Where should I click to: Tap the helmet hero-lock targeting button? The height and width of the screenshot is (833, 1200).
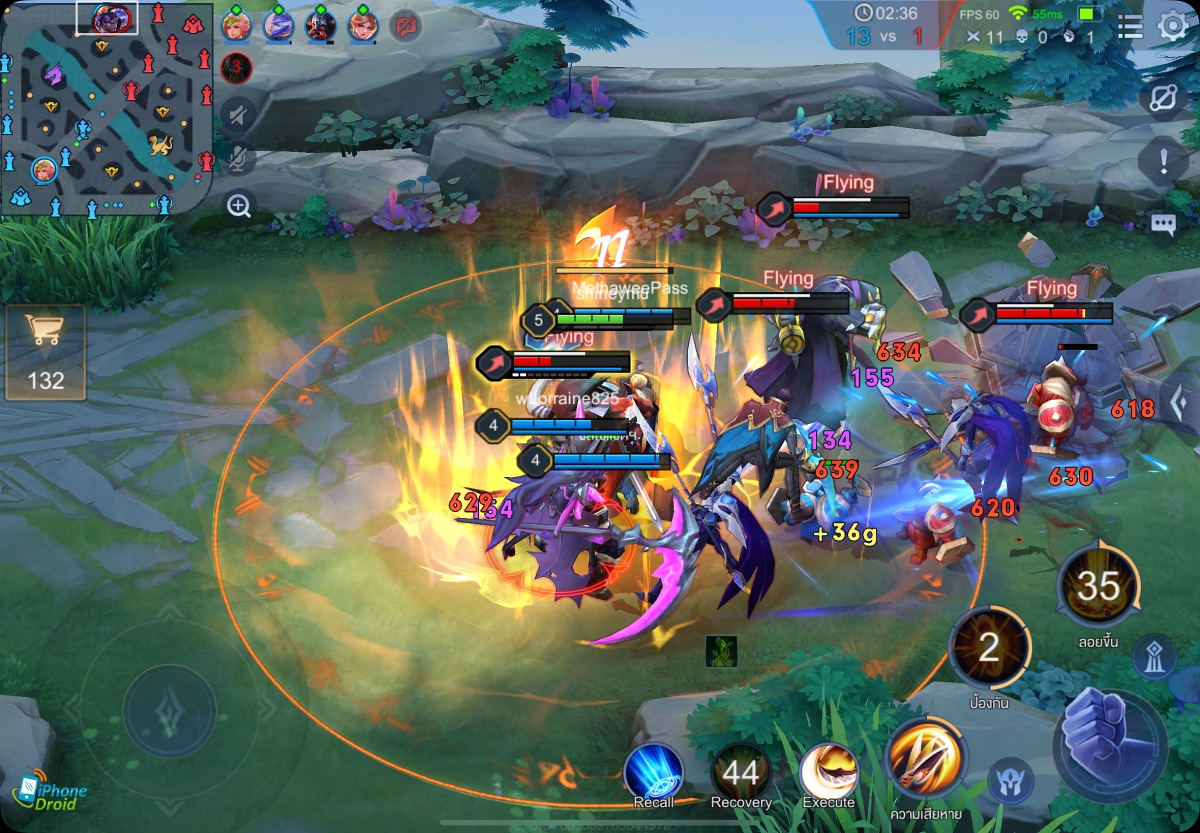click(1009, 781)
